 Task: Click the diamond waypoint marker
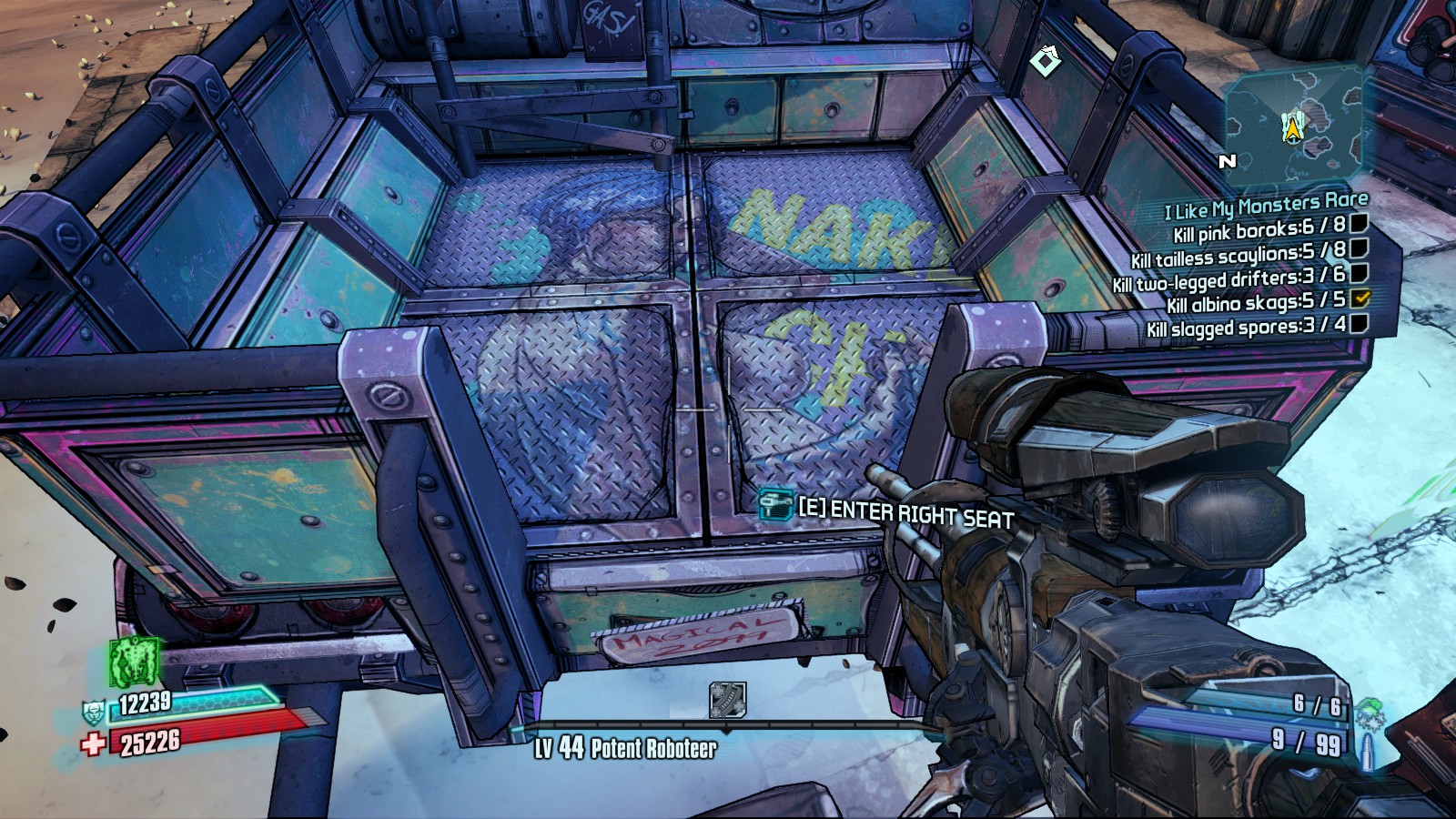[x=1045, y=61]
